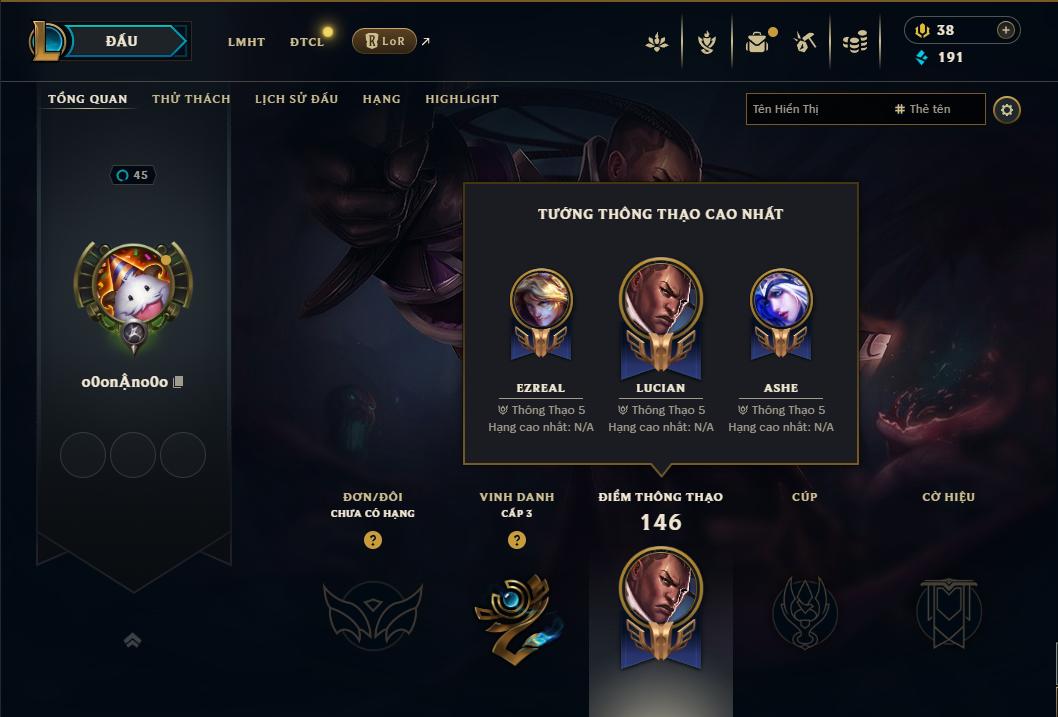Viewport: 1058px width, 717px height.
Task: Show the Highlight tab
Action: [461, 99]
